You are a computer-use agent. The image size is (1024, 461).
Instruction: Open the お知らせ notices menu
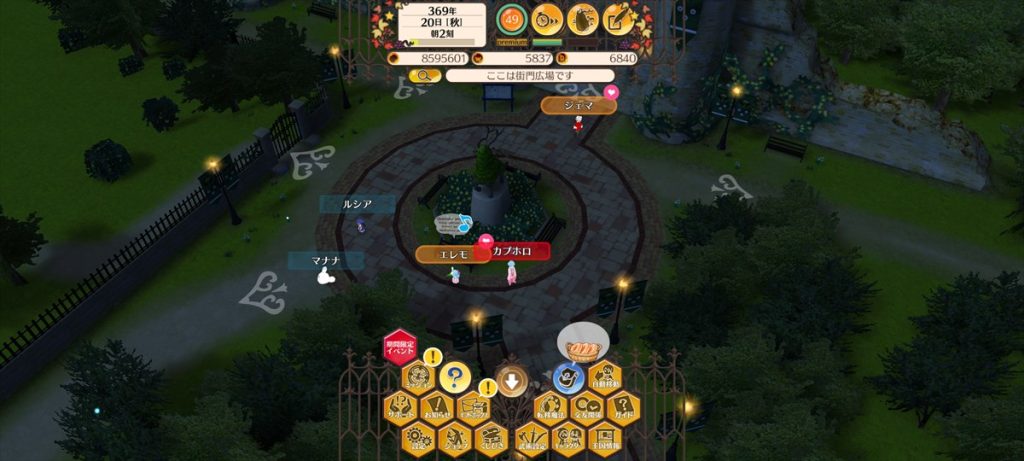pos(437,408)
